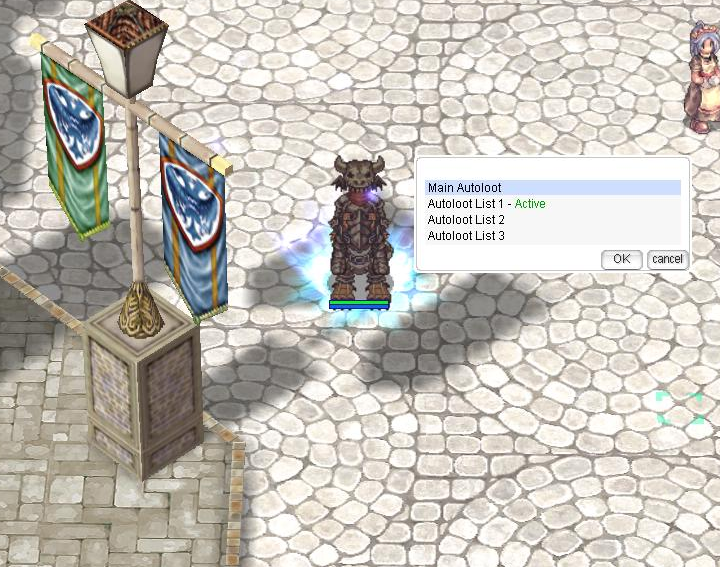This screenshot has height=567, width=720.
Task: Pick Autoloot List 2
Action: [x=466, y=220]
